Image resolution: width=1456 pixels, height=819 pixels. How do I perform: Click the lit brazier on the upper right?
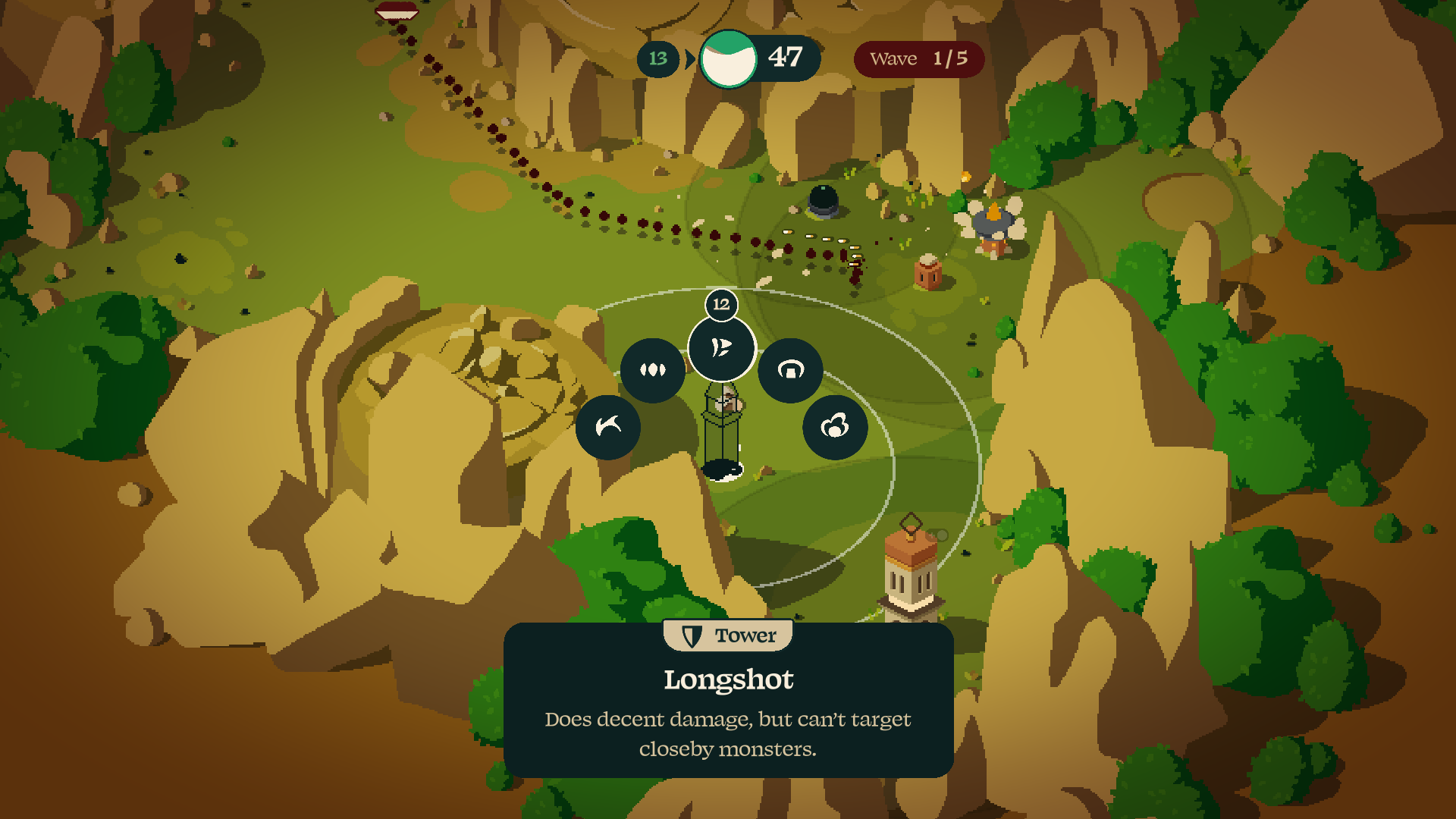pyautogui.click(x=994, y=215)
